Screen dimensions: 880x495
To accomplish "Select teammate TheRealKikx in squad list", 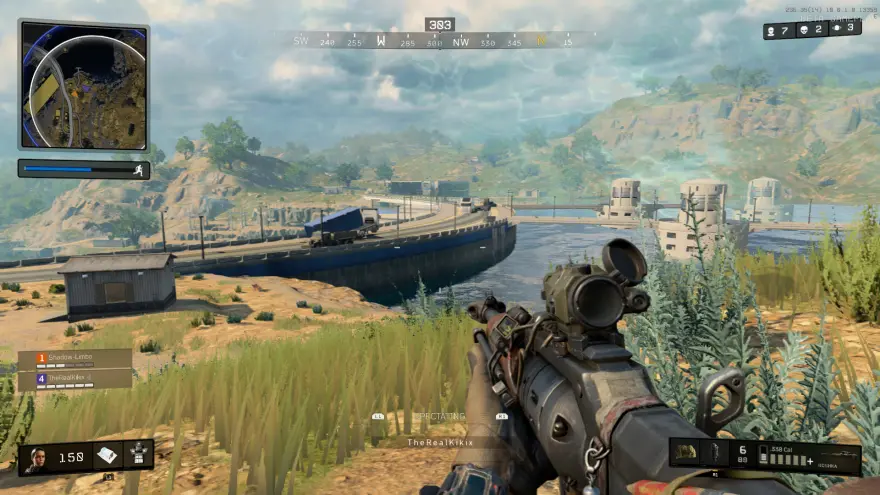I will coord(75,380).
